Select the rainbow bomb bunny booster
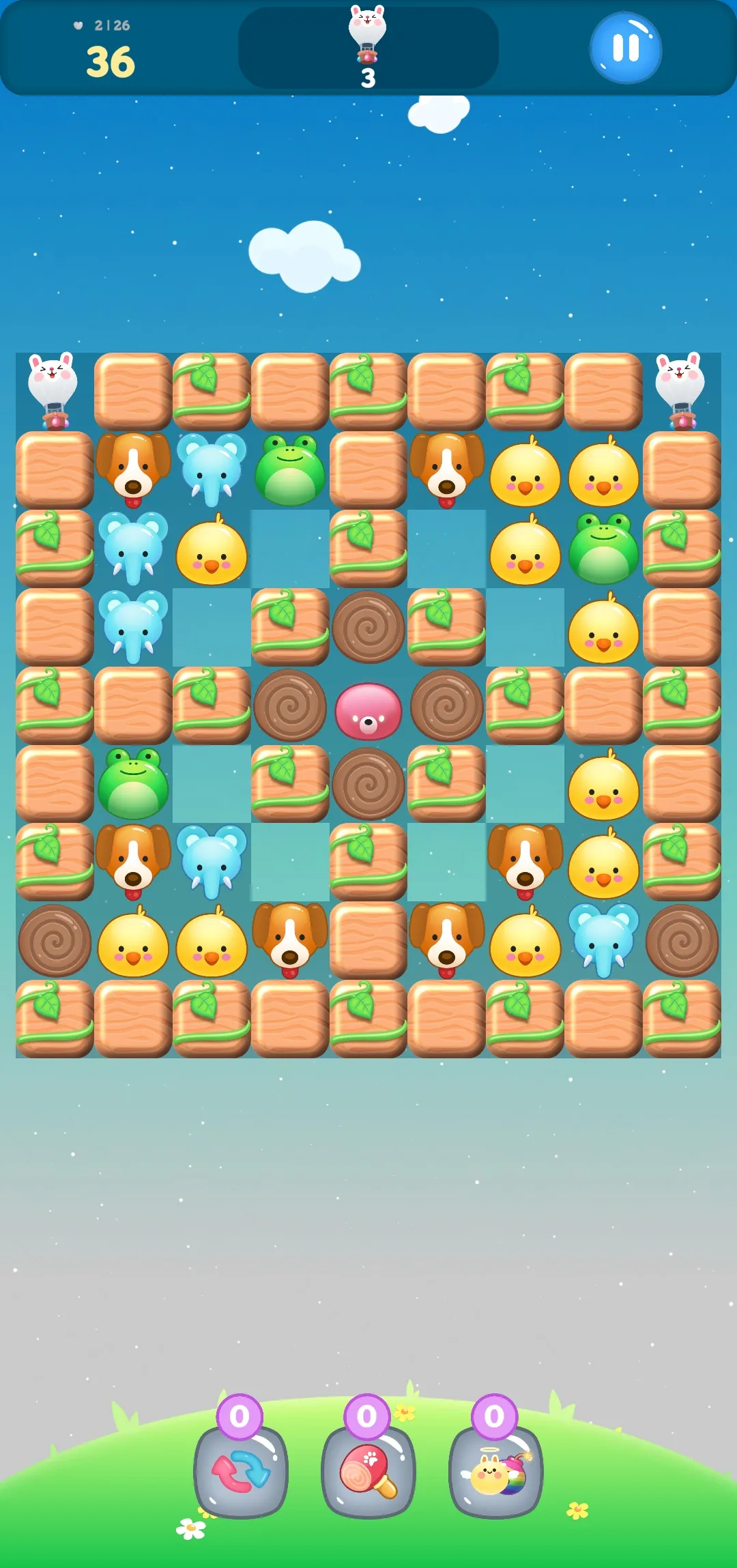Viewport: 737px width, 1568px height. click(495, 1471)
